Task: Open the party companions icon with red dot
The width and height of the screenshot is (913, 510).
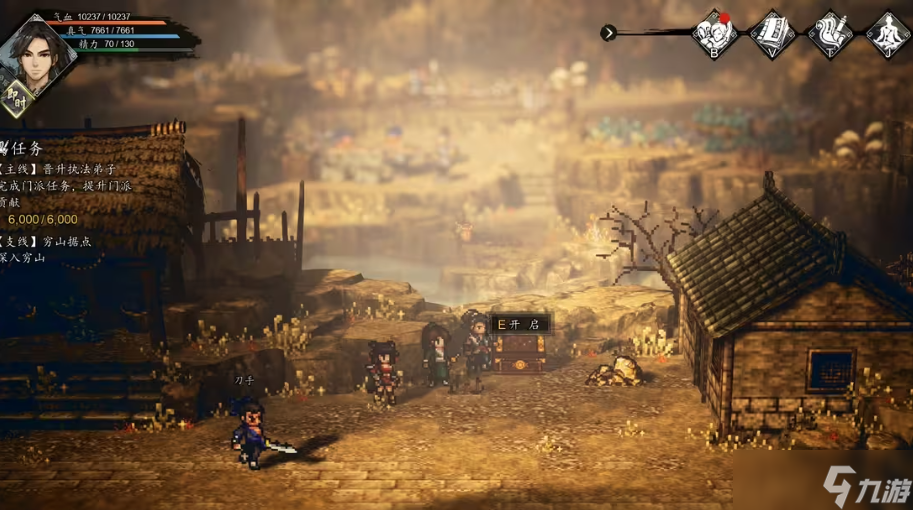Action: point(716,34)
